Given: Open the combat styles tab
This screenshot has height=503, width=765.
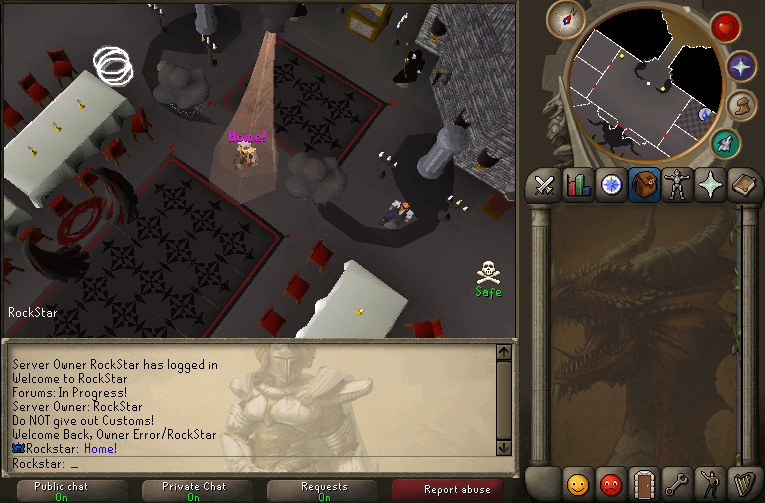Looking at the screenshot, I should coord(544,186).
